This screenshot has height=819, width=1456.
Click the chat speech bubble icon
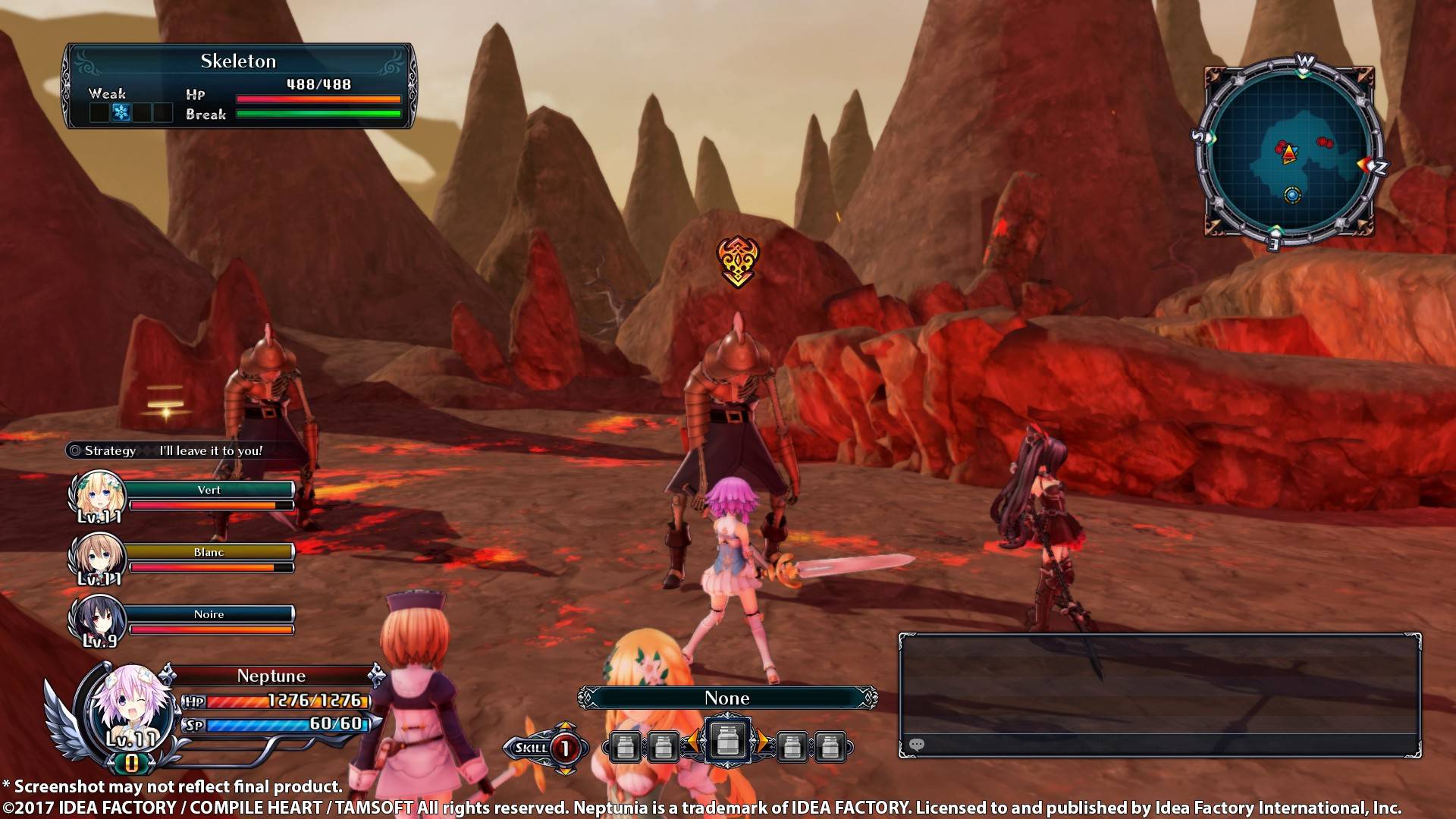click(x=916, y=745)
